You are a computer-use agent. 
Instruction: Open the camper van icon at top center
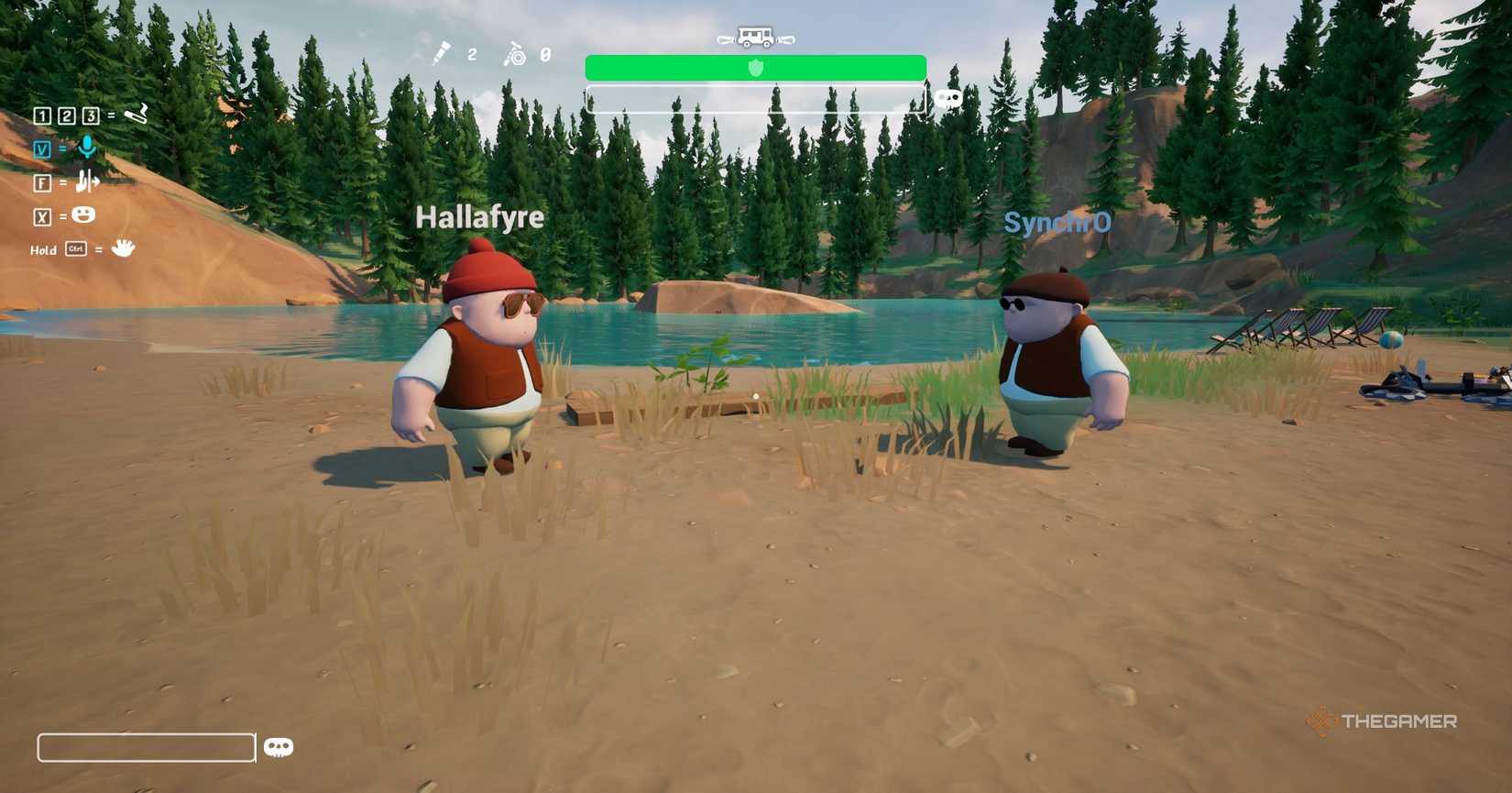pos(753,39)
